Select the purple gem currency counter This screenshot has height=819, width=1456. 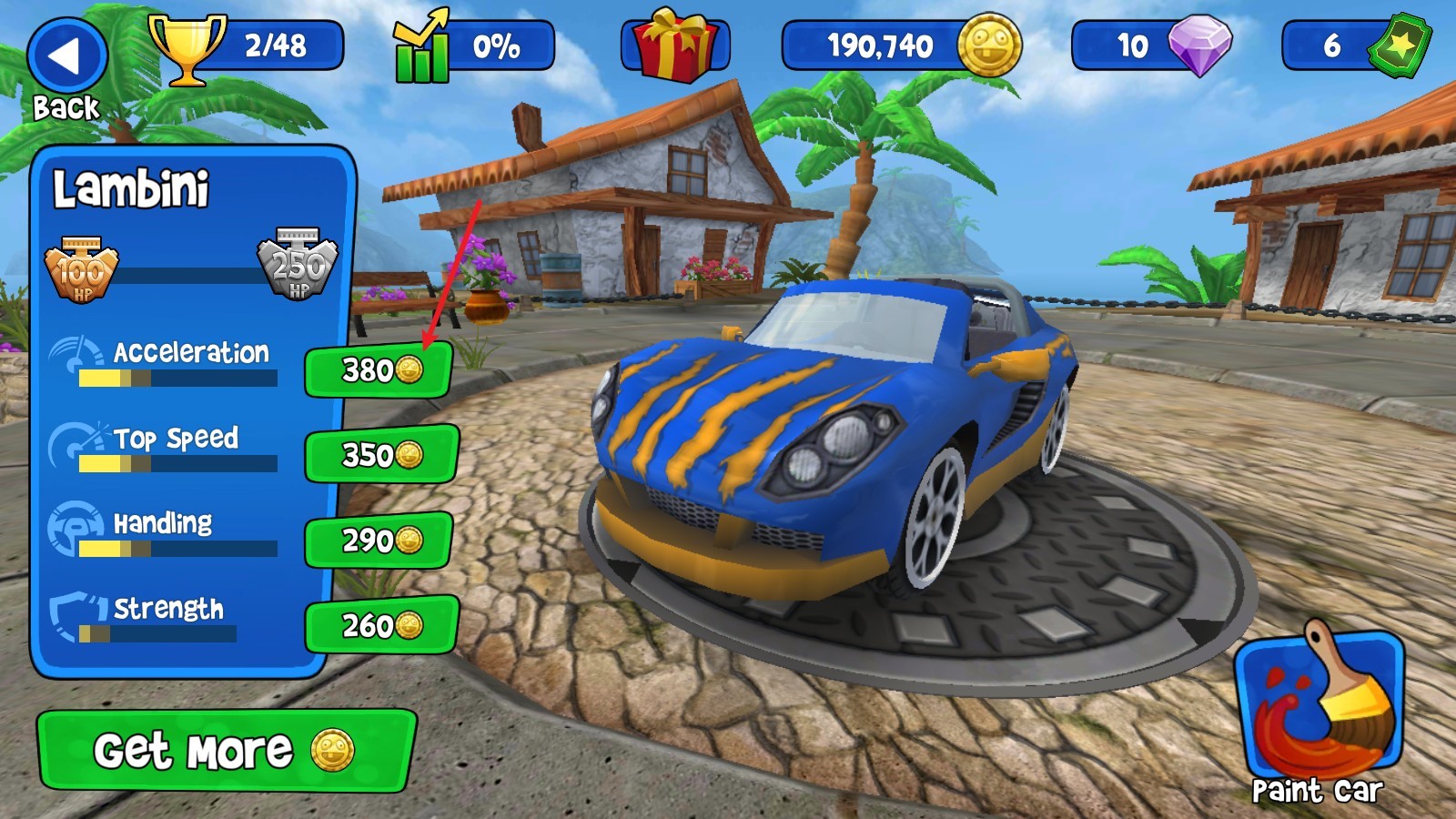point(1152,45)
